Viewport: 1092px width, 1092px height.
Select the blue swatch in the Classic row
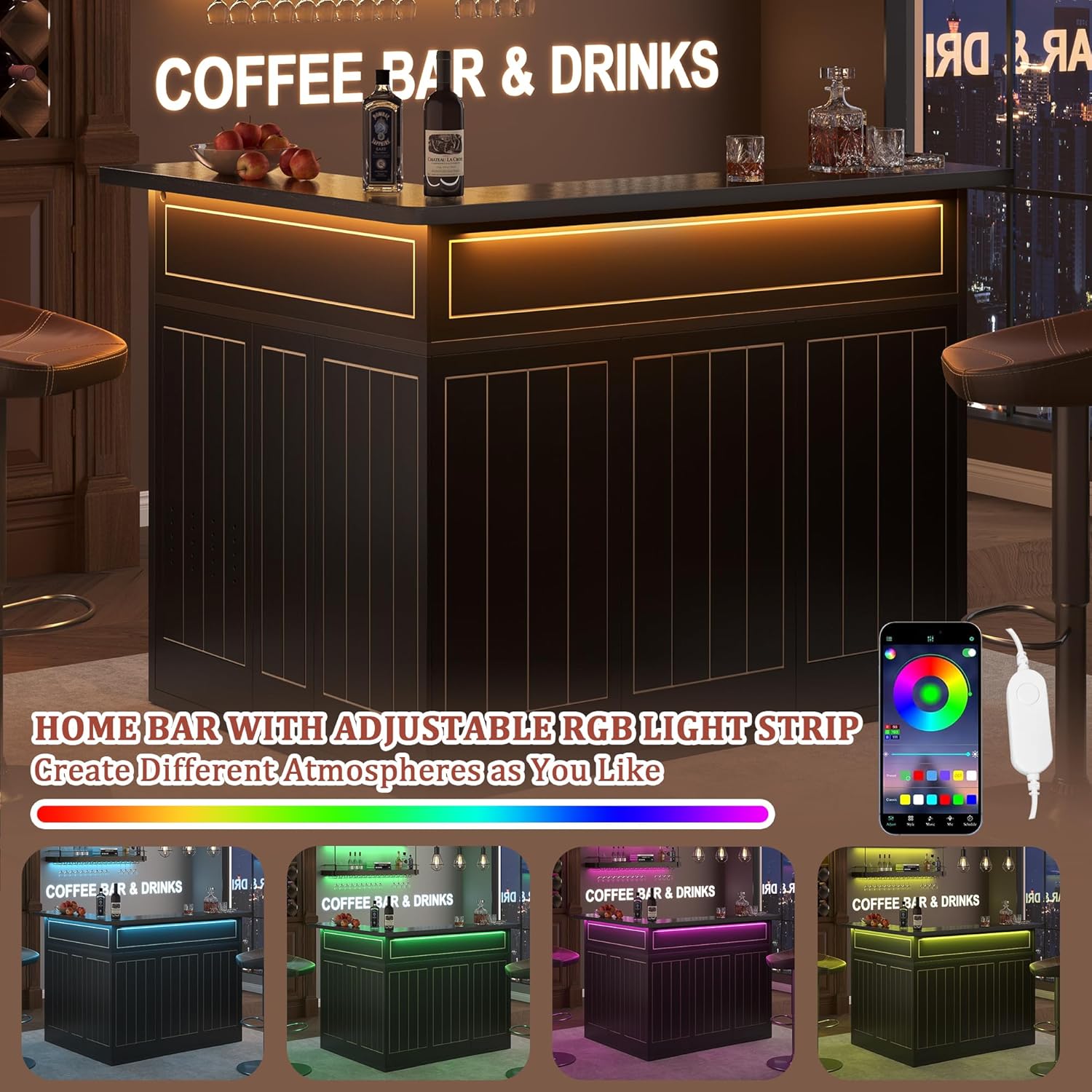(x=971, y=799)
